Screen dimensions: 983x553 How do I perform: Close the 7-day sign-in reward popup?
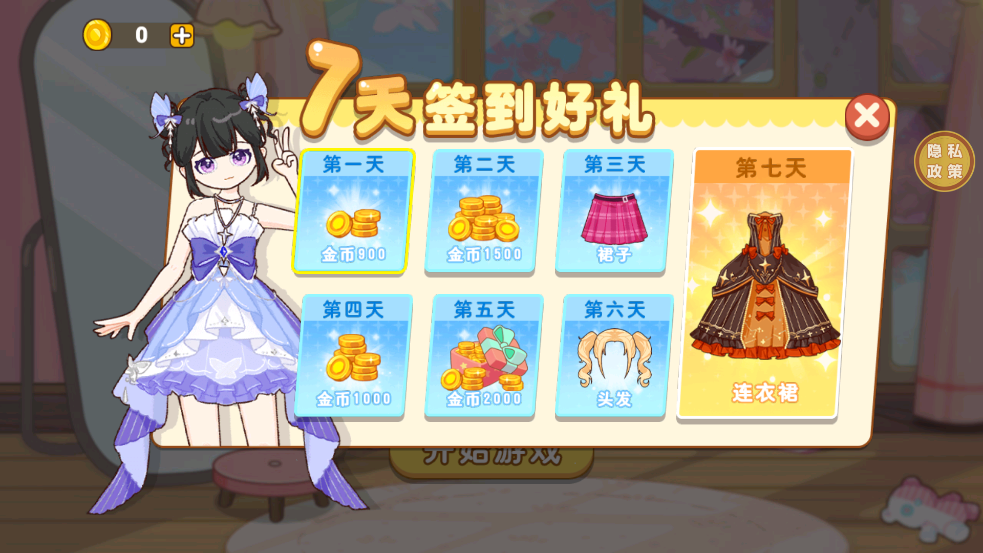click(x=866, y=117)
